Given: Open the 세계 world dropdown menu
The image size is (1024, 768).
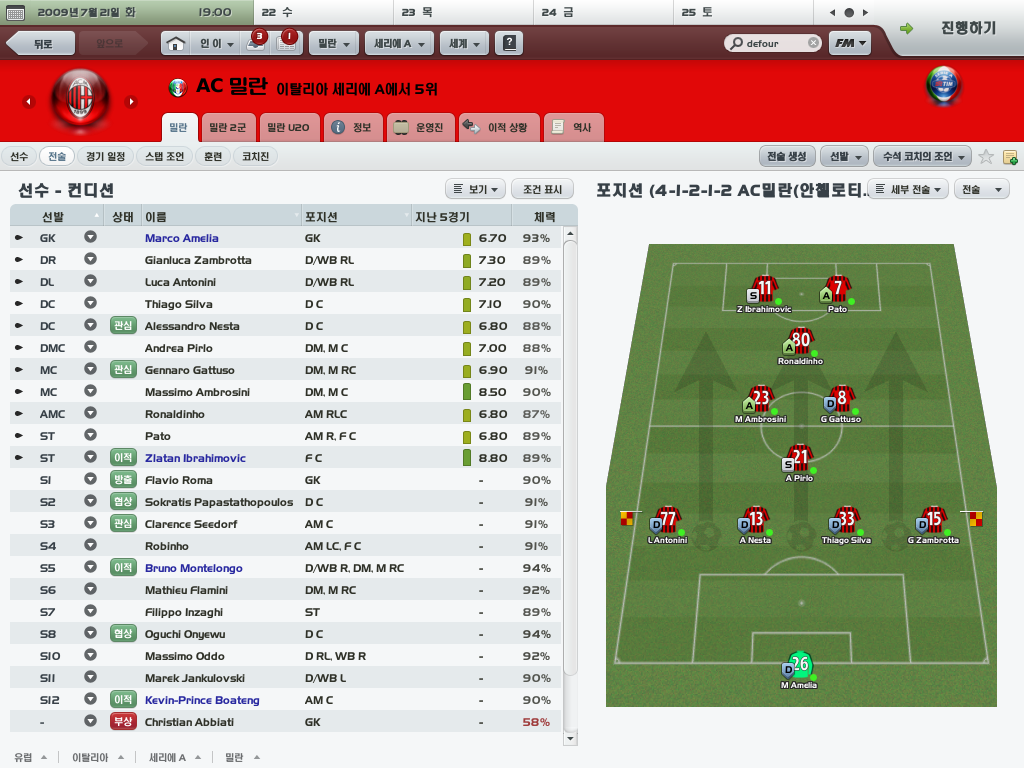Looking at the screenshot, I should (x=465, y=44).
